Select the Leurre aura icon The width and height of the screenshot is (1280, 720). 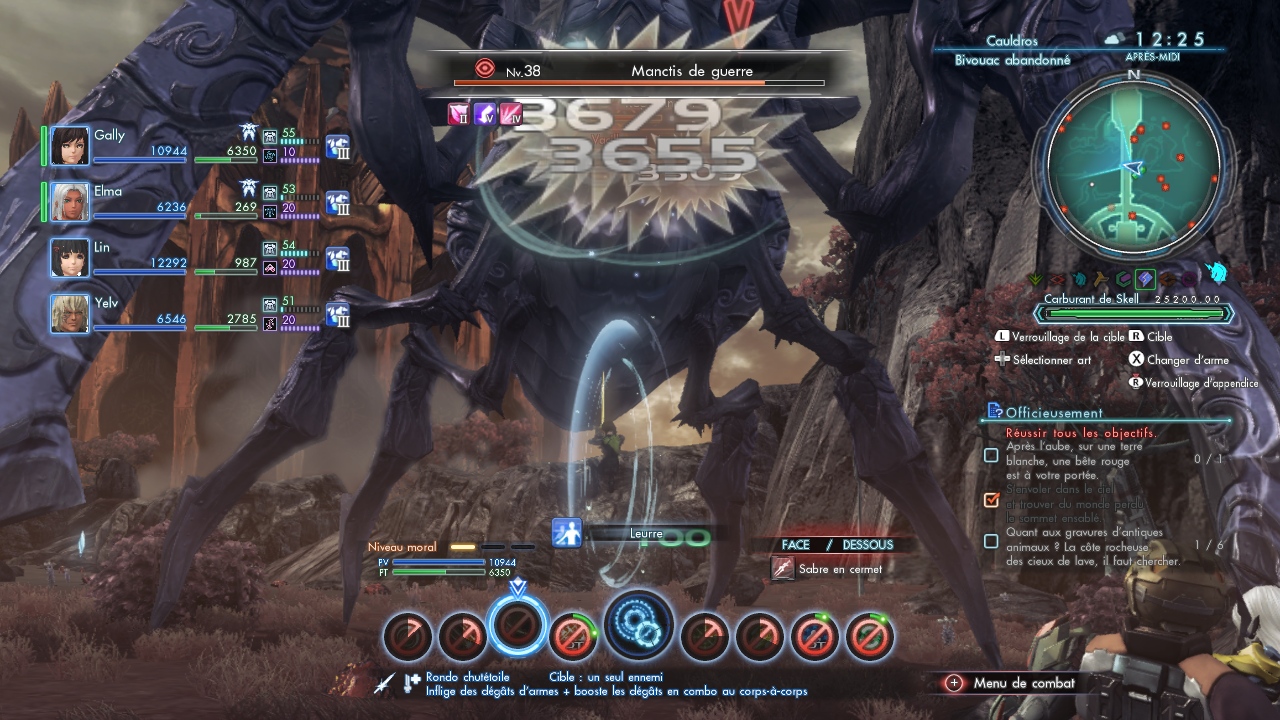568,533
